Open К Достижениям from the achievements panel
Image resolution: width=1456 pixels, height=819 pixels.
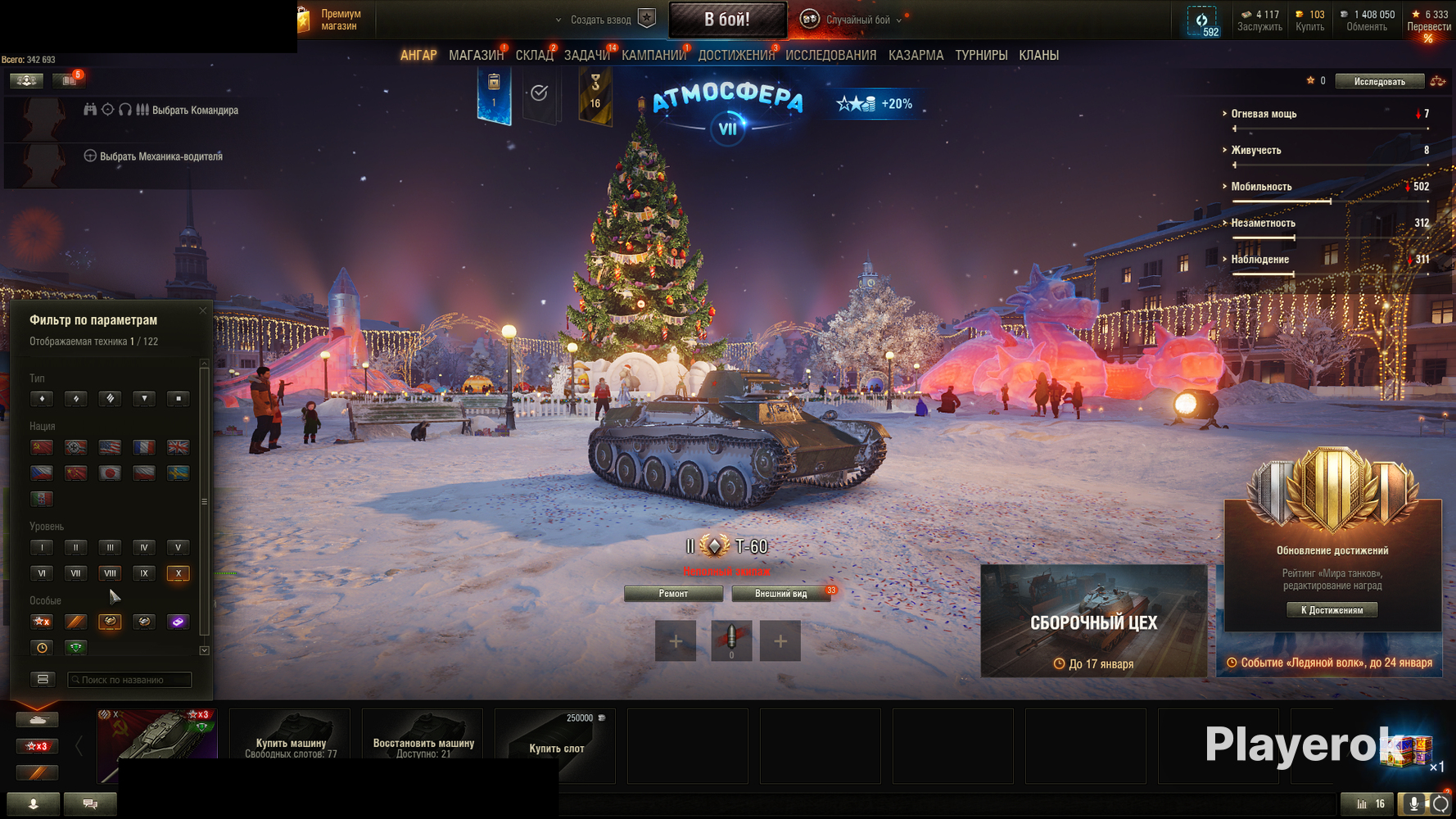pyautogui.click(x=1332, y=610)
